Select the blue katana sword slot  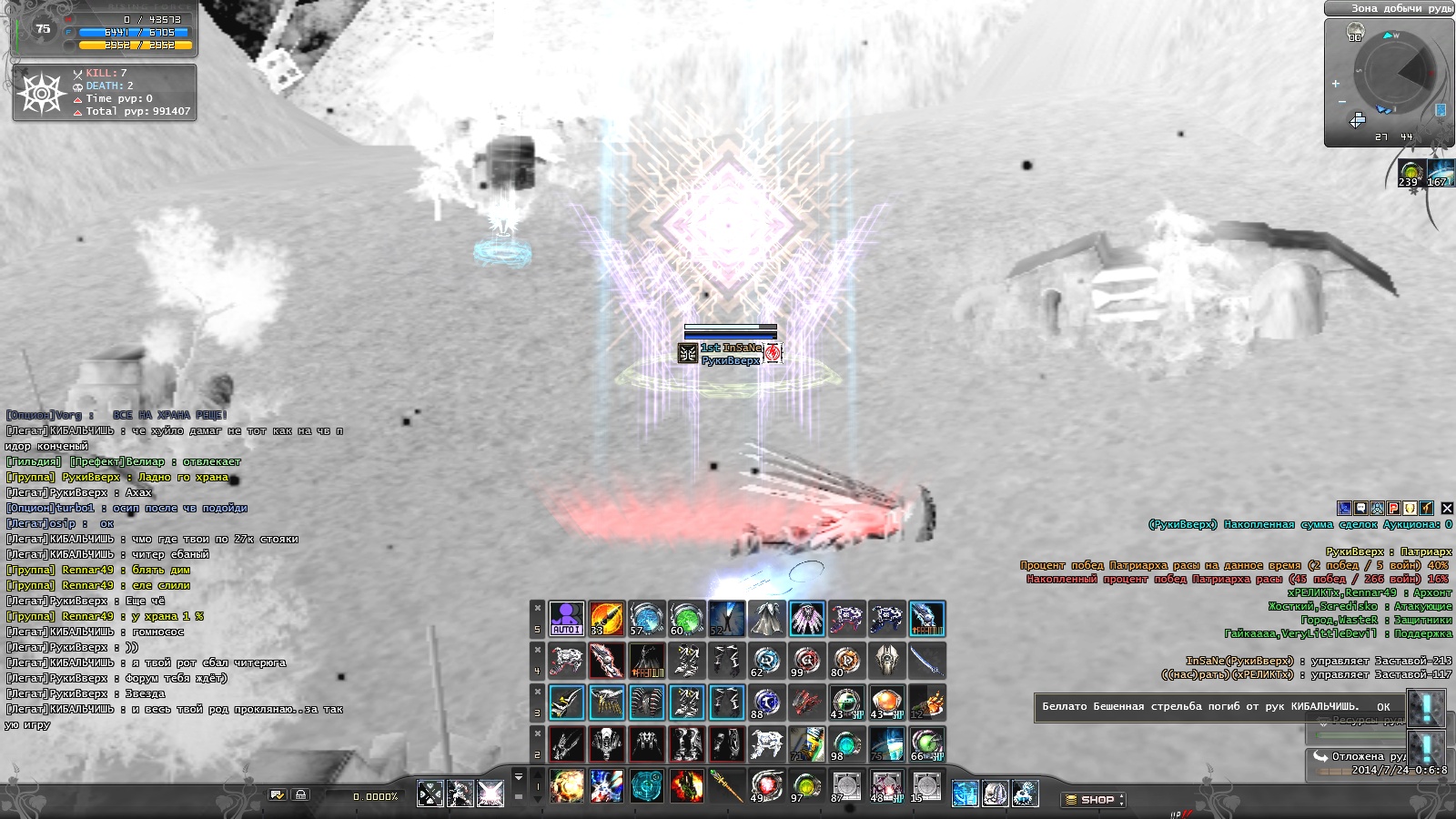926,661
